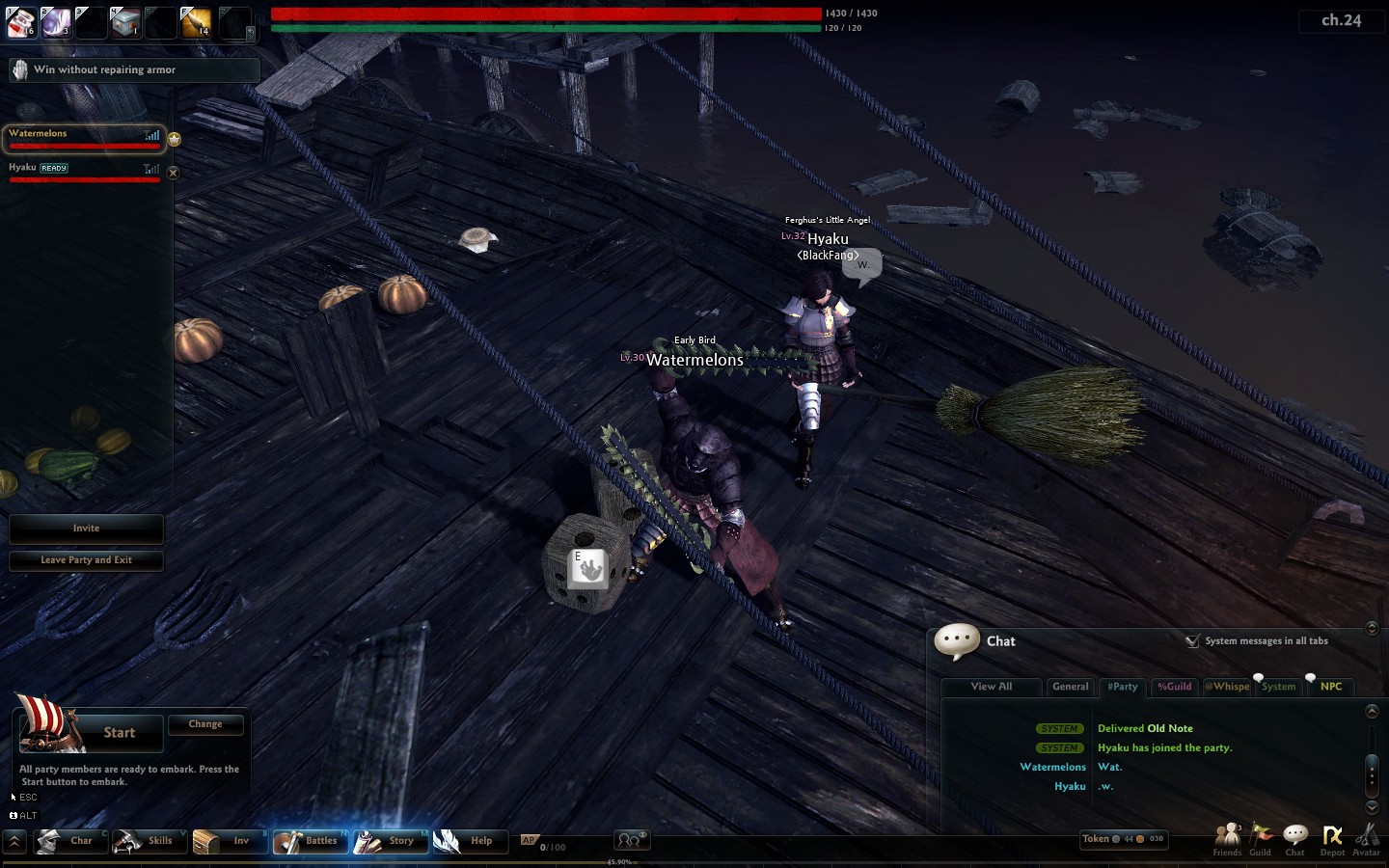Open the Friends list
Screen dimensions: 1389x868
pyautogui.click(x=1227, y=839)
